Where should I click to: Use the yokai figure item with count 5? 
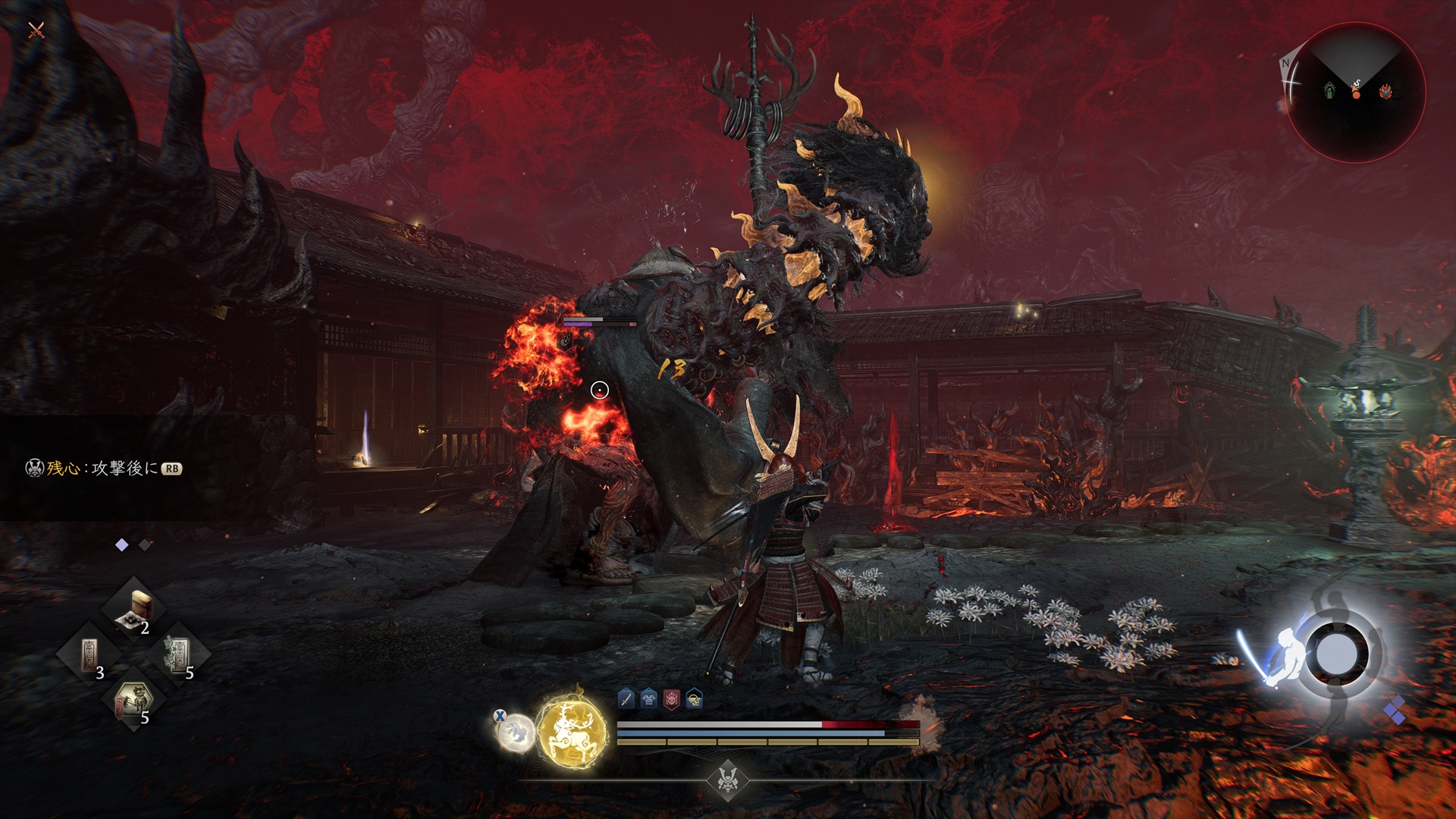click(134, 700)
